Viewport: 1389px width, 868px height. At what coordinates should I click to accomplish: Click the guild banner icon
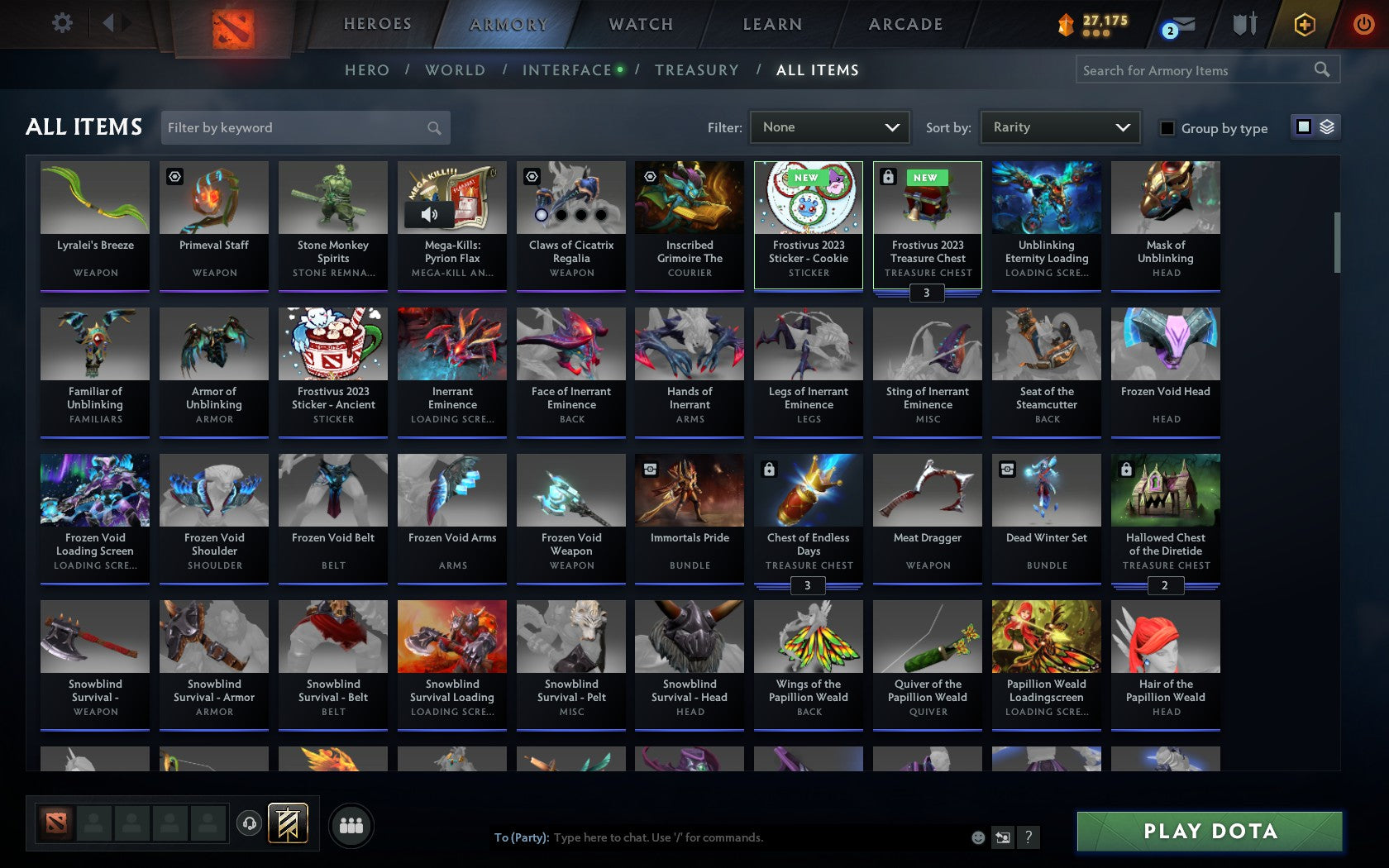[x=288, y=823]
